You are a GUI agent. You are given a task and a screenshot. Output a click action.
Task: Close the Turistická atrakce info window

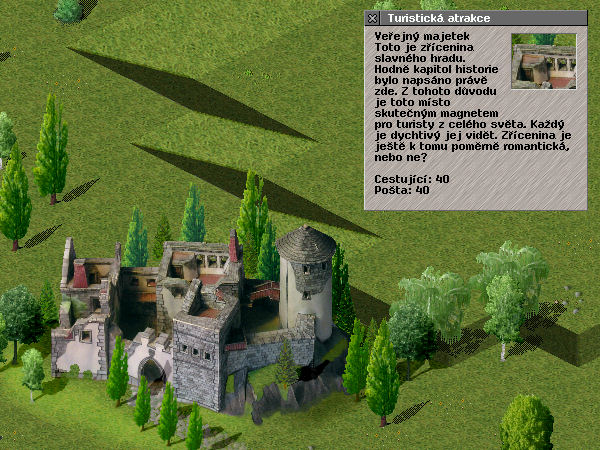tap(372, 18)
